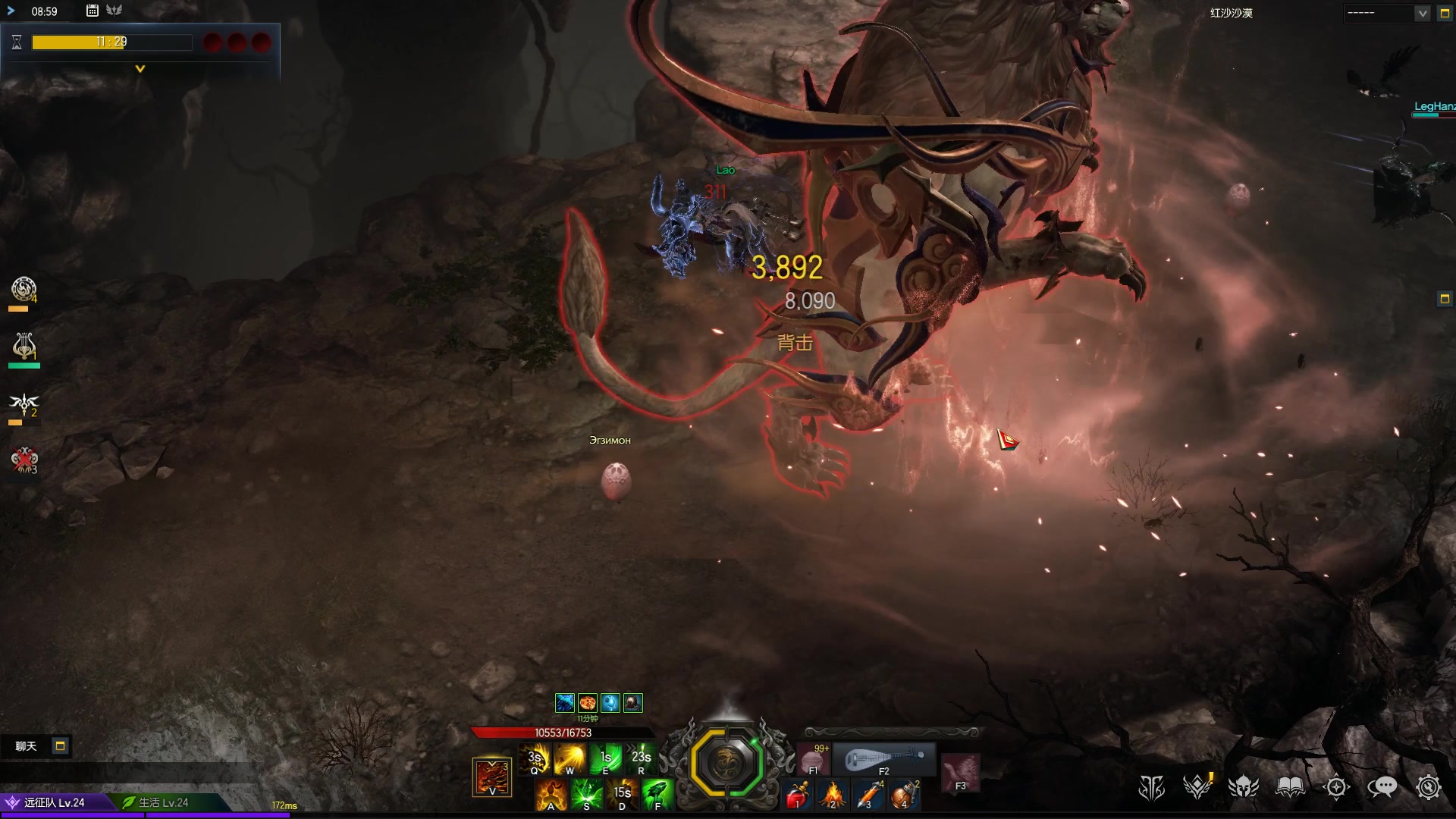Screen dimensions: 1456x819
Task: Use the W golden slash skill
Action: point(570,758)
